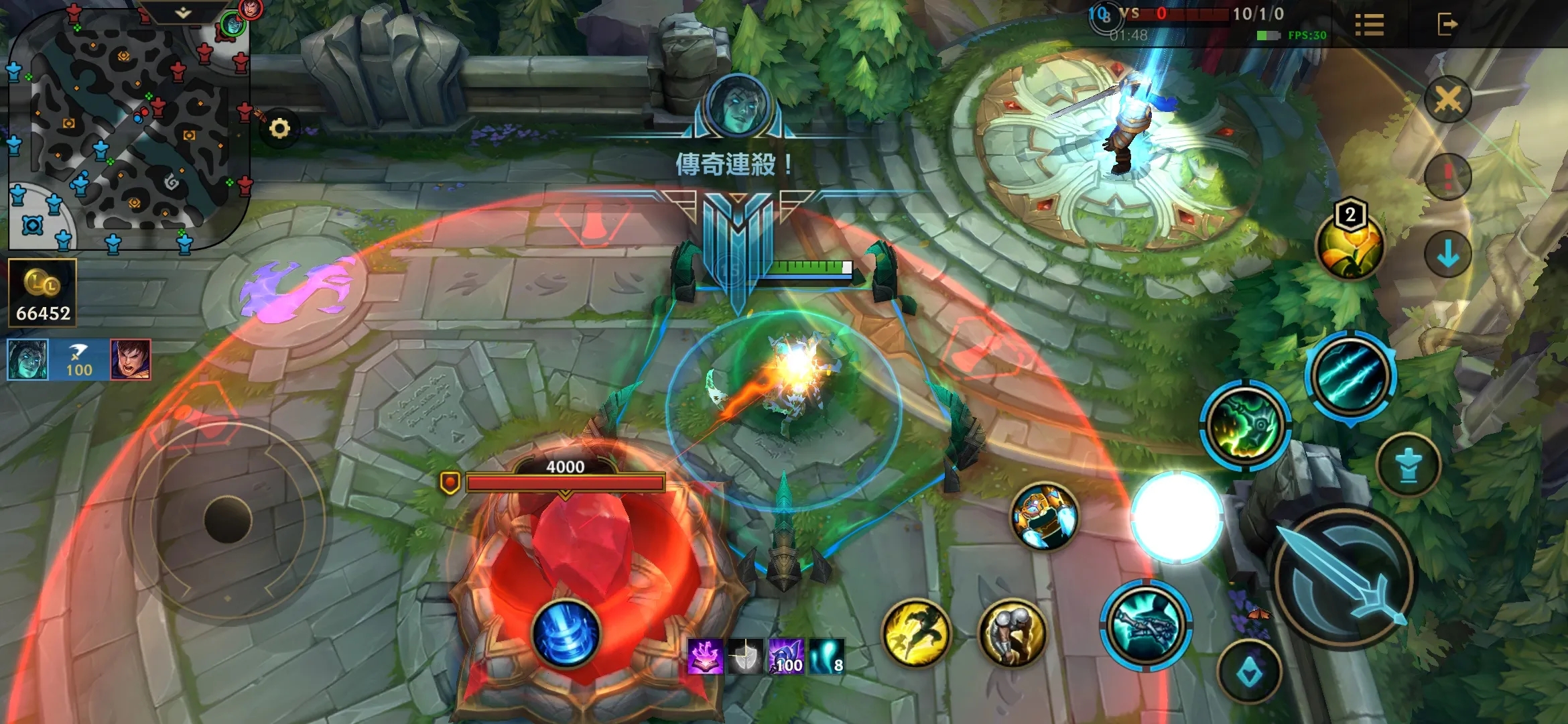This screenshot has height=724, width=1568.
Task: Use the blue diamond ward button
Action: tap(1249, 672)
